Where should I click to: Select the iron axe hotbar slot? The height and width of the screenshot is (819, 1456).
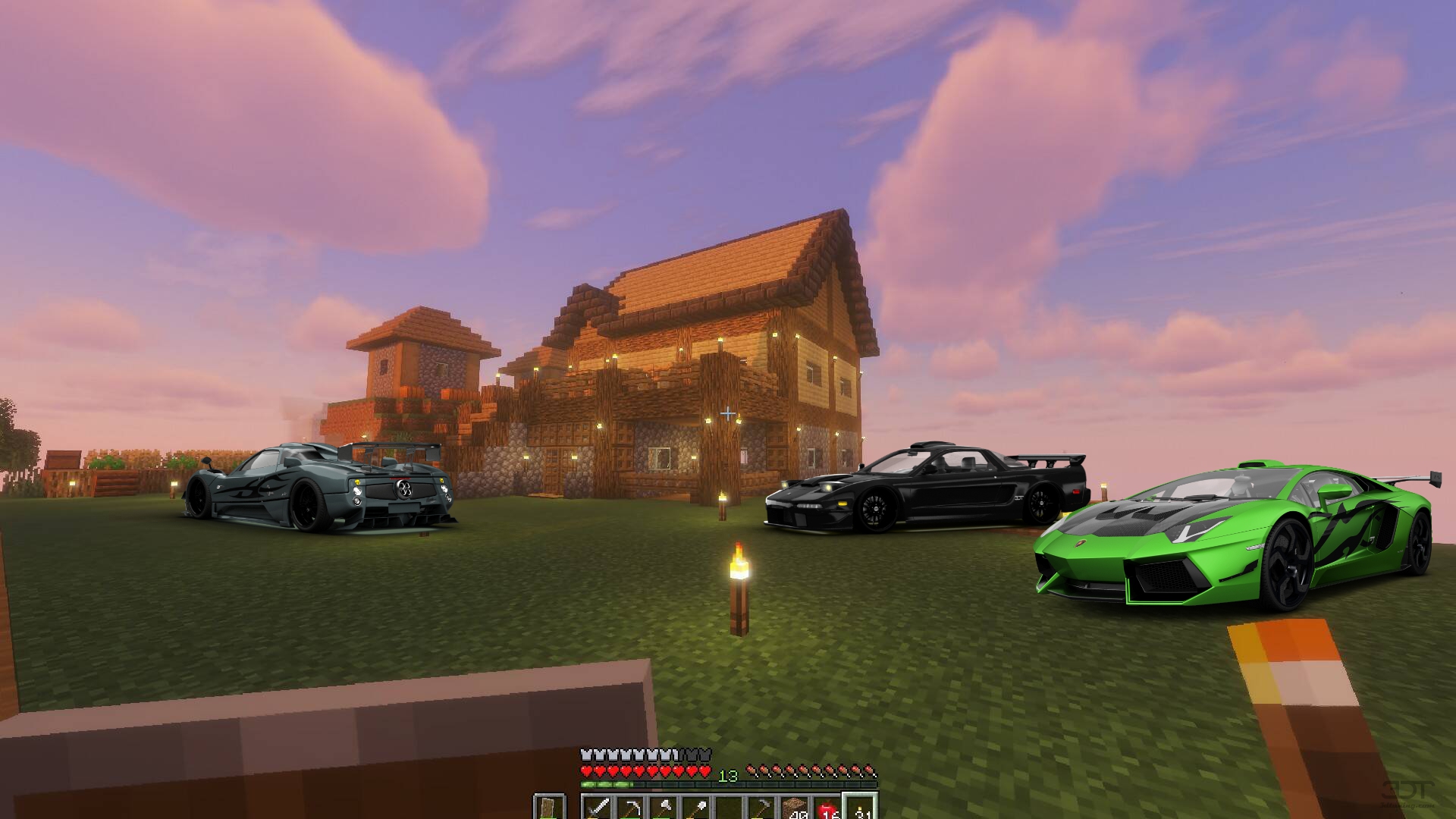click(x=663, y=808)
